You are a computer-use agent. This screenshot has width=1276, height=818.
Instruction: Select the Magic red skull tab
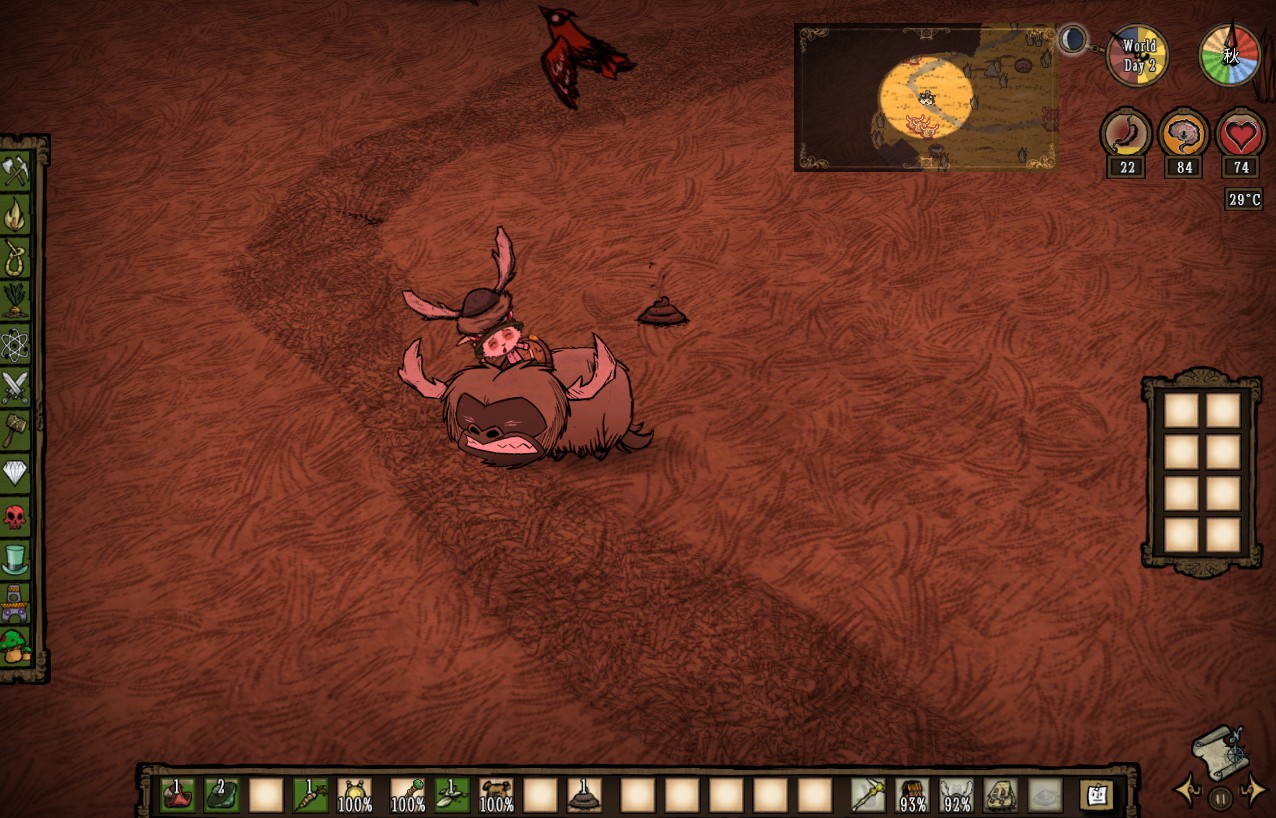16,516
